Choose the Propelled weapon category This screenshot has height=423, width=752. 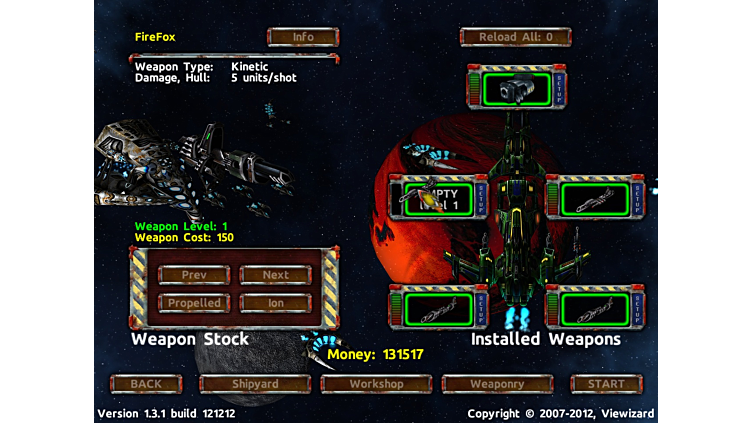point(194,303)
